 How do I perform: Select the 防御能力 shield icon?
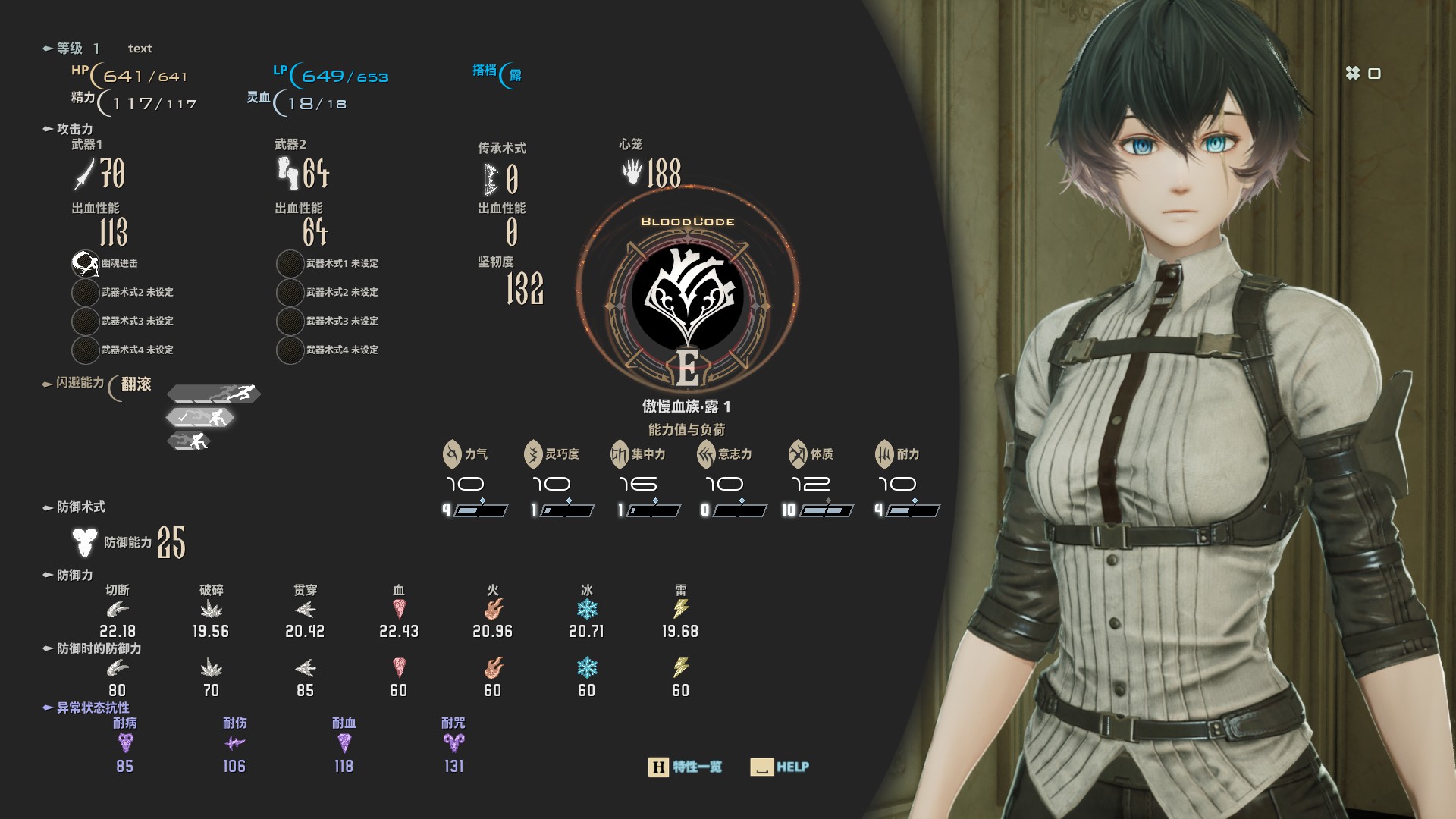[x=85, y=542]
